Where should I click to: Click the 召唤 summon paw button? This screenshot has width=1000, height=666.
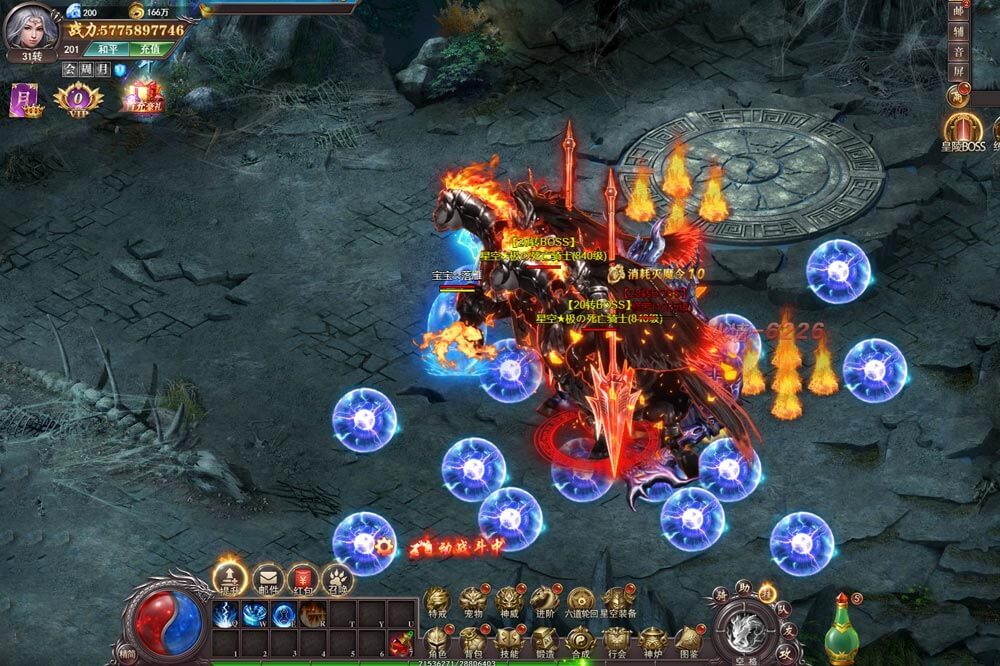(338, 579)
